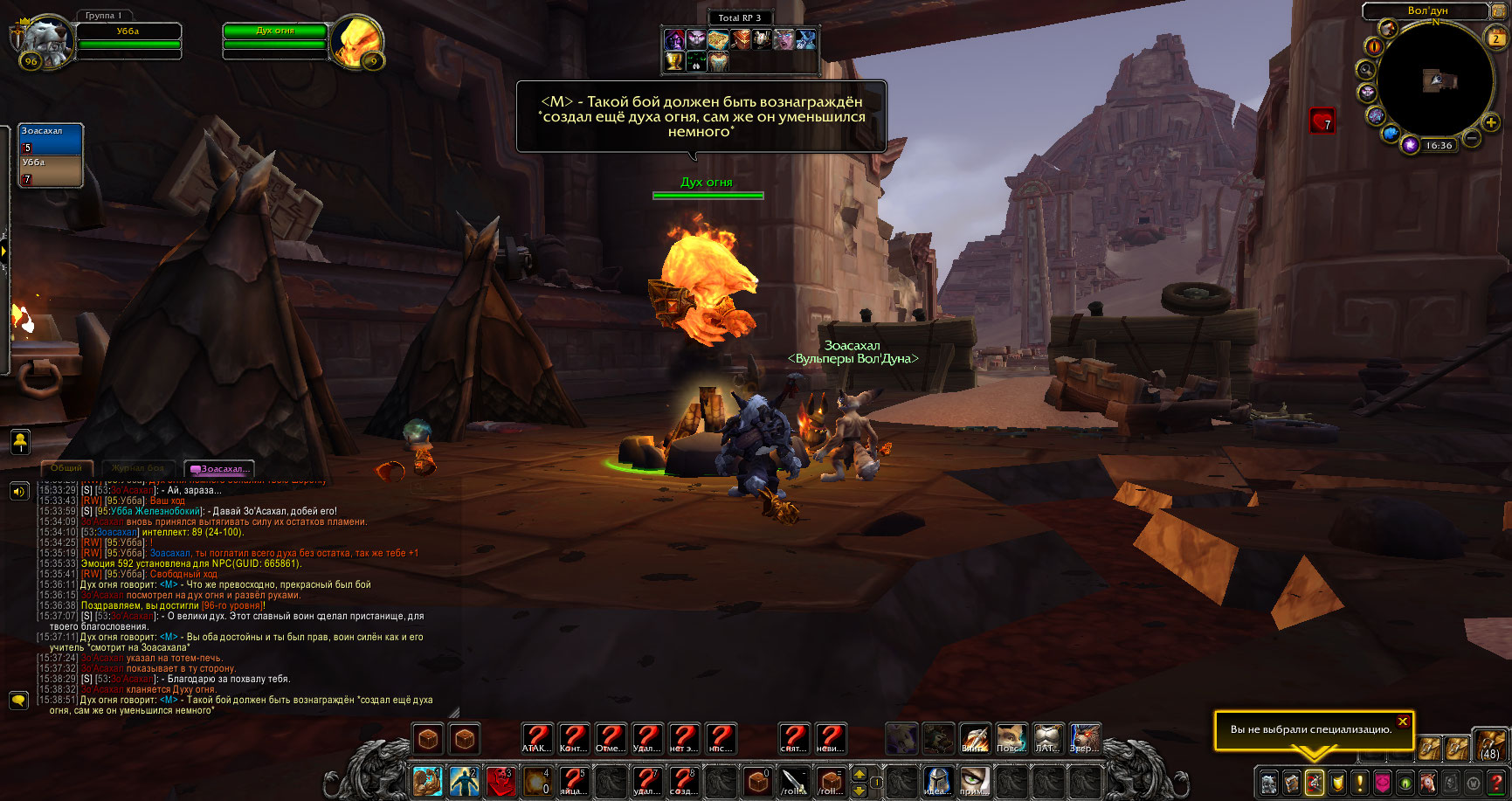Open the calendar button showing 2
The width and height of the screenshot is (1512, 801).
[x=1496, y=38]
